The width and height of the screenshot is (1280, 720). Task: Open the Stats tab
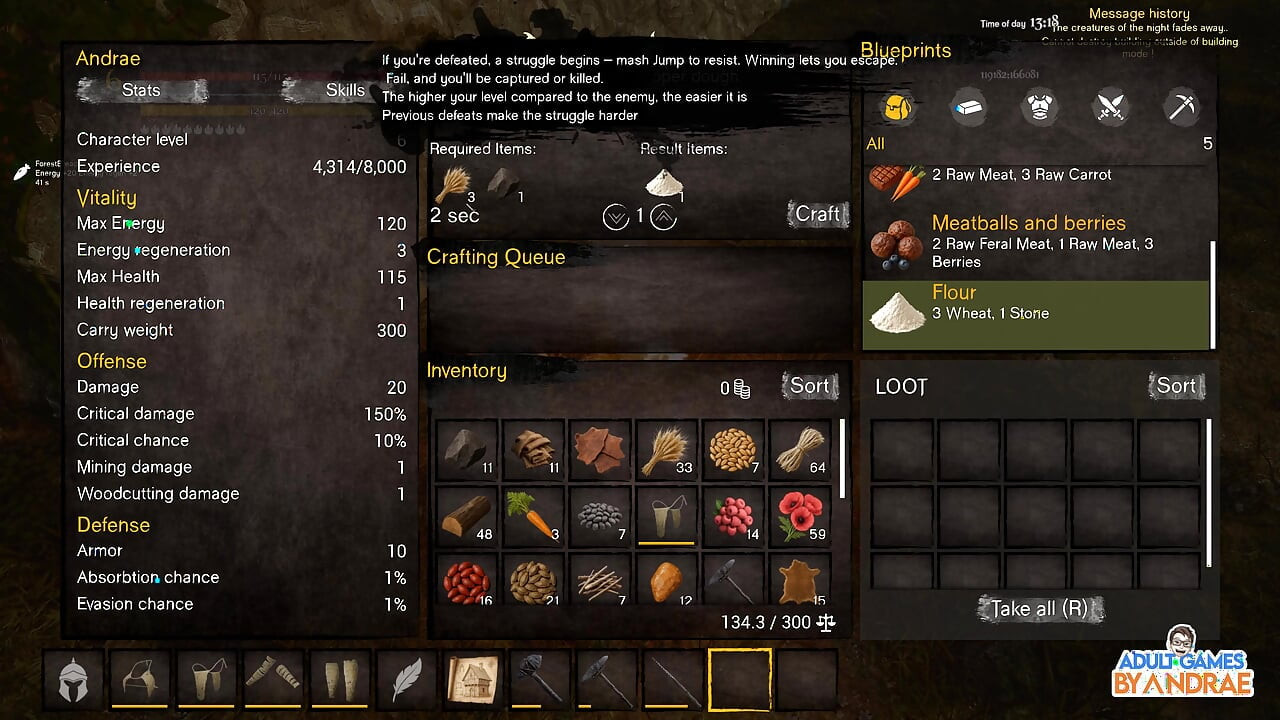pos(141,90)
